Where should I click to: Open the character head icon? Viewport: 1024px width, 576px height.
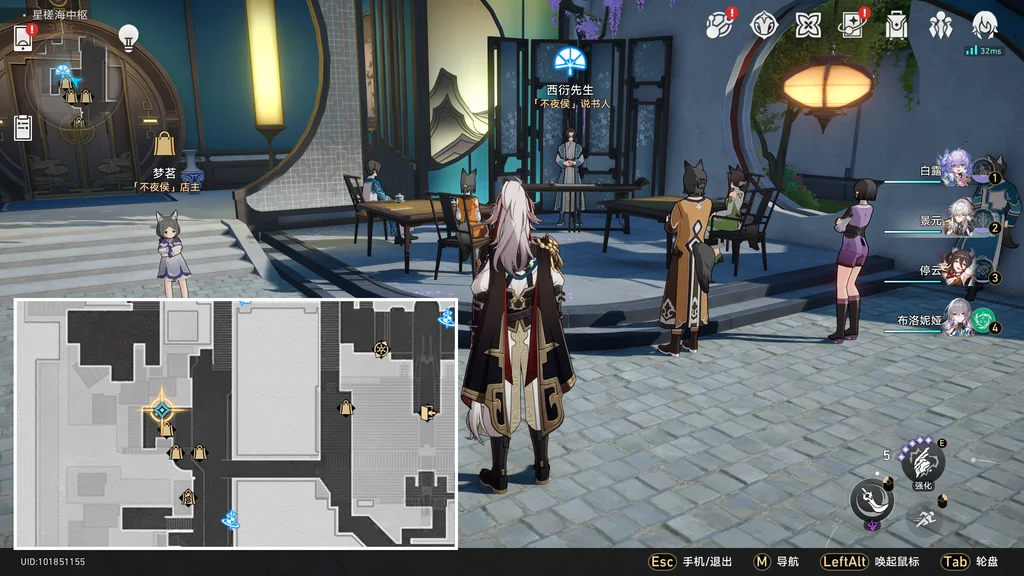coord(985,25)
